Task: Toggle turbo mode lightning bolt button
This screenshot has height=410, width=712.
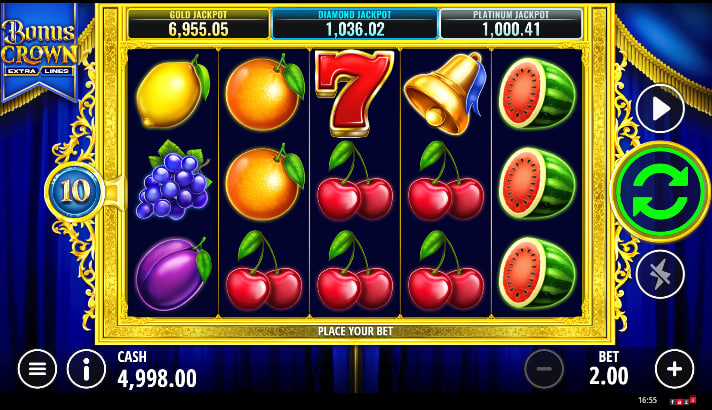Action: click(x=660, y=274)
